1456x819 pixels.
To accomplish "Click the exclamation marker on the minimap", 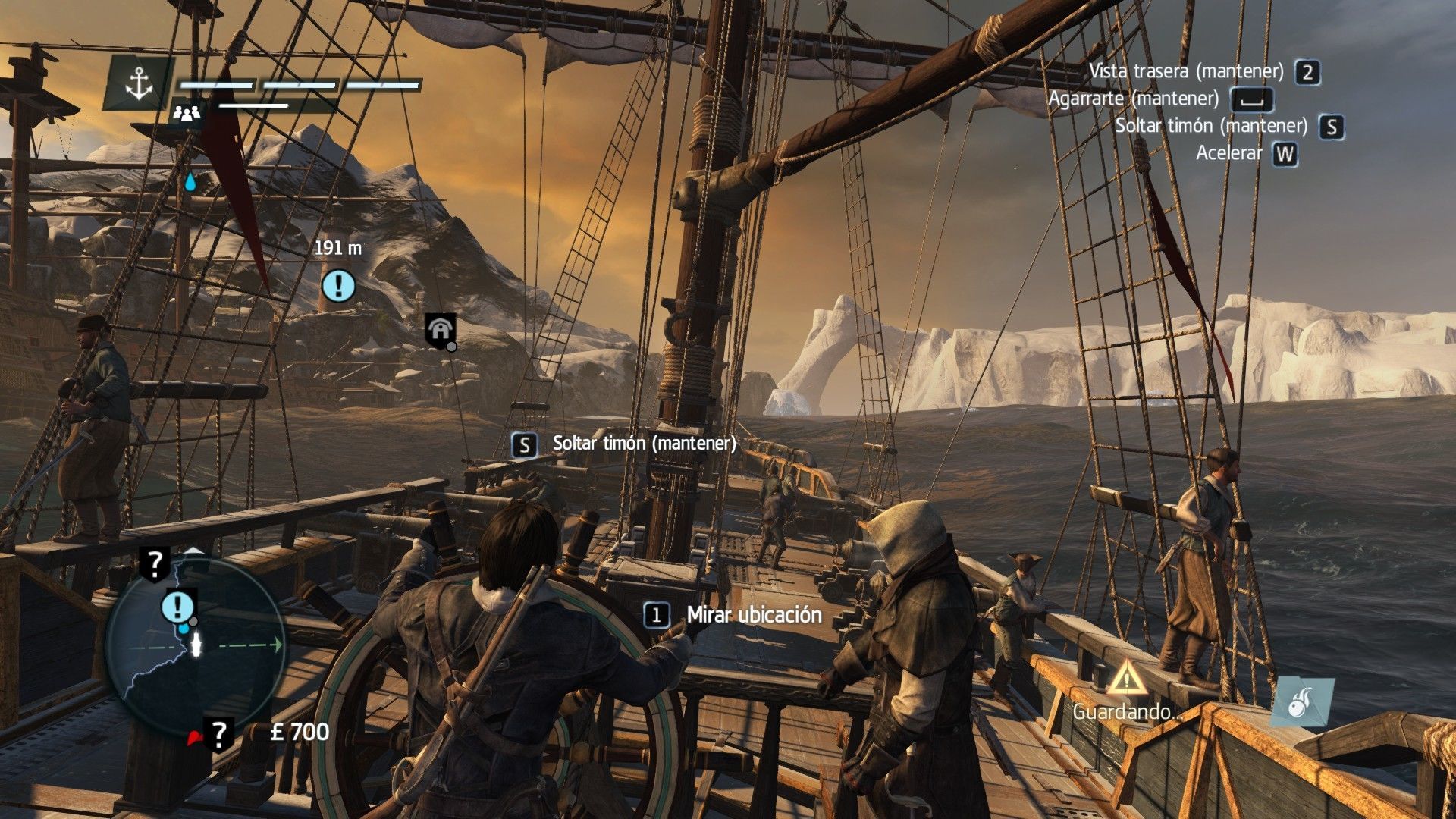I will click(178, 606).
